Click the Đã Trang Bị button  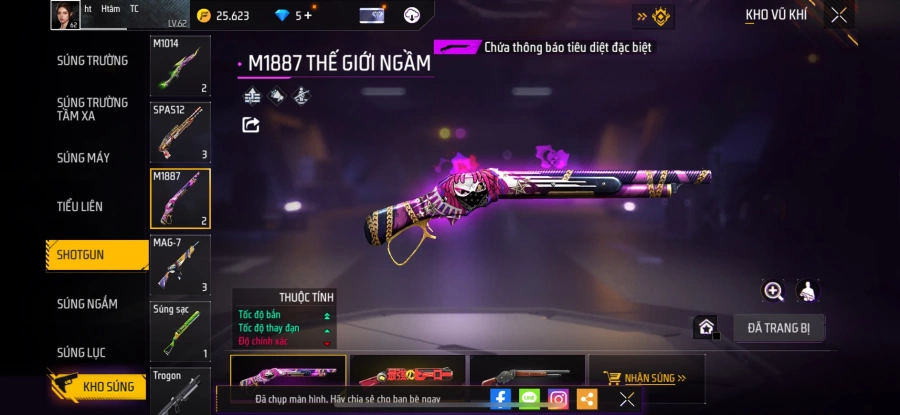pyautogui.click(x=779, y=327)
